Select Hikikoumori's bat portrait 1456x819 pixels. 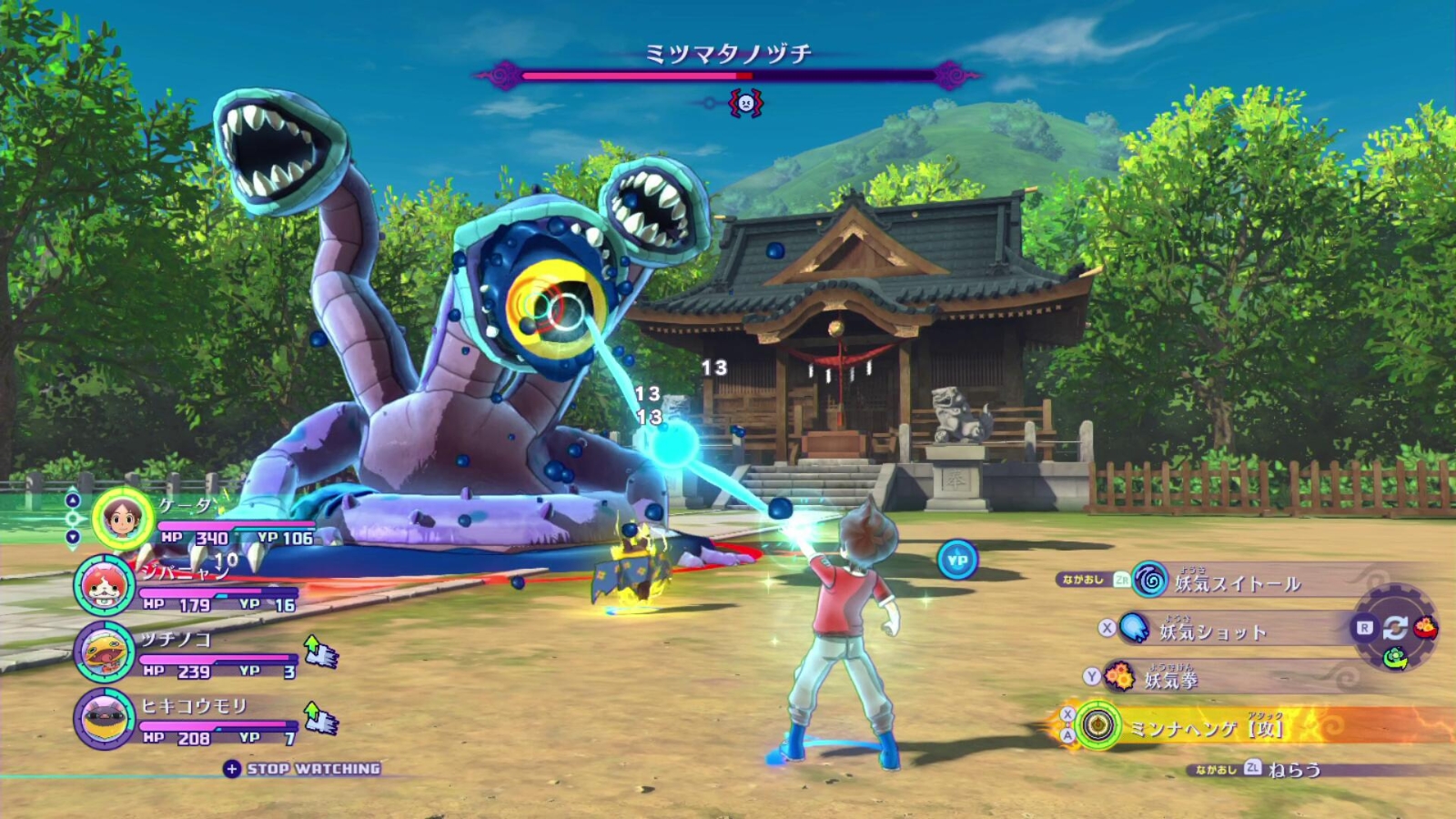[105, 719]
